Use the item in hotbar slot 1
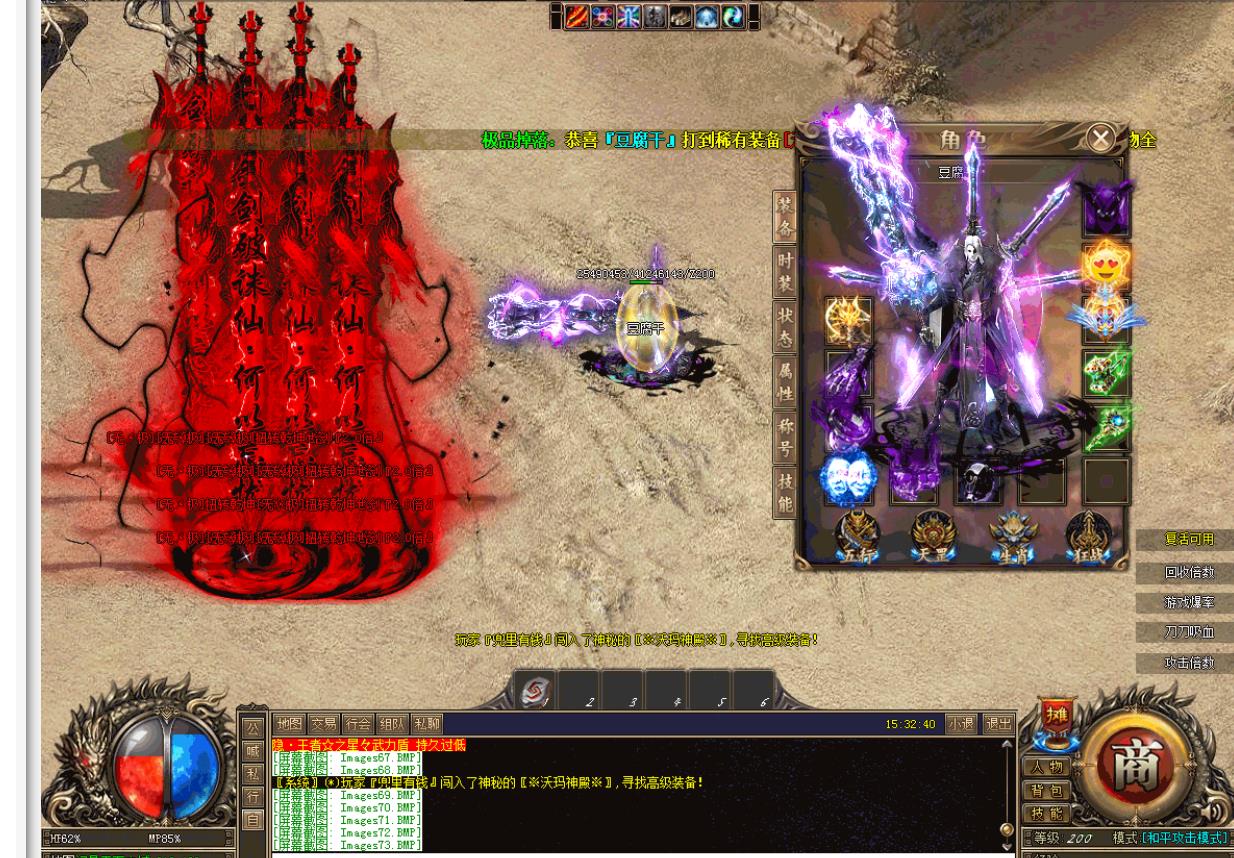 535,691
